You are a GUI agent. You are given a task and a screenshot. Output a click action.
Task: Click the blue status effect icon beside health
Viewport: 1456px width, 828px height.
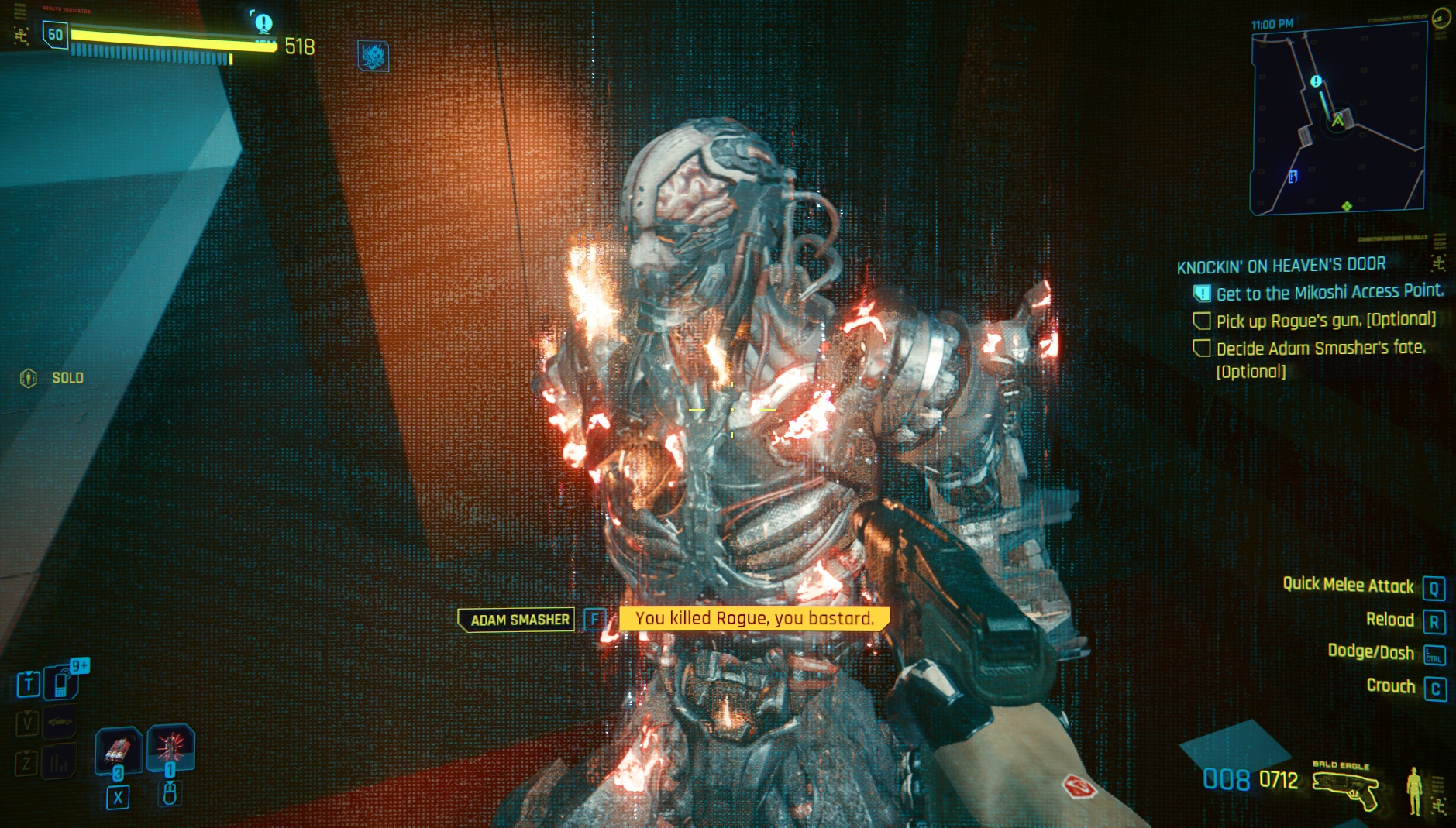[x=373, y=57]
